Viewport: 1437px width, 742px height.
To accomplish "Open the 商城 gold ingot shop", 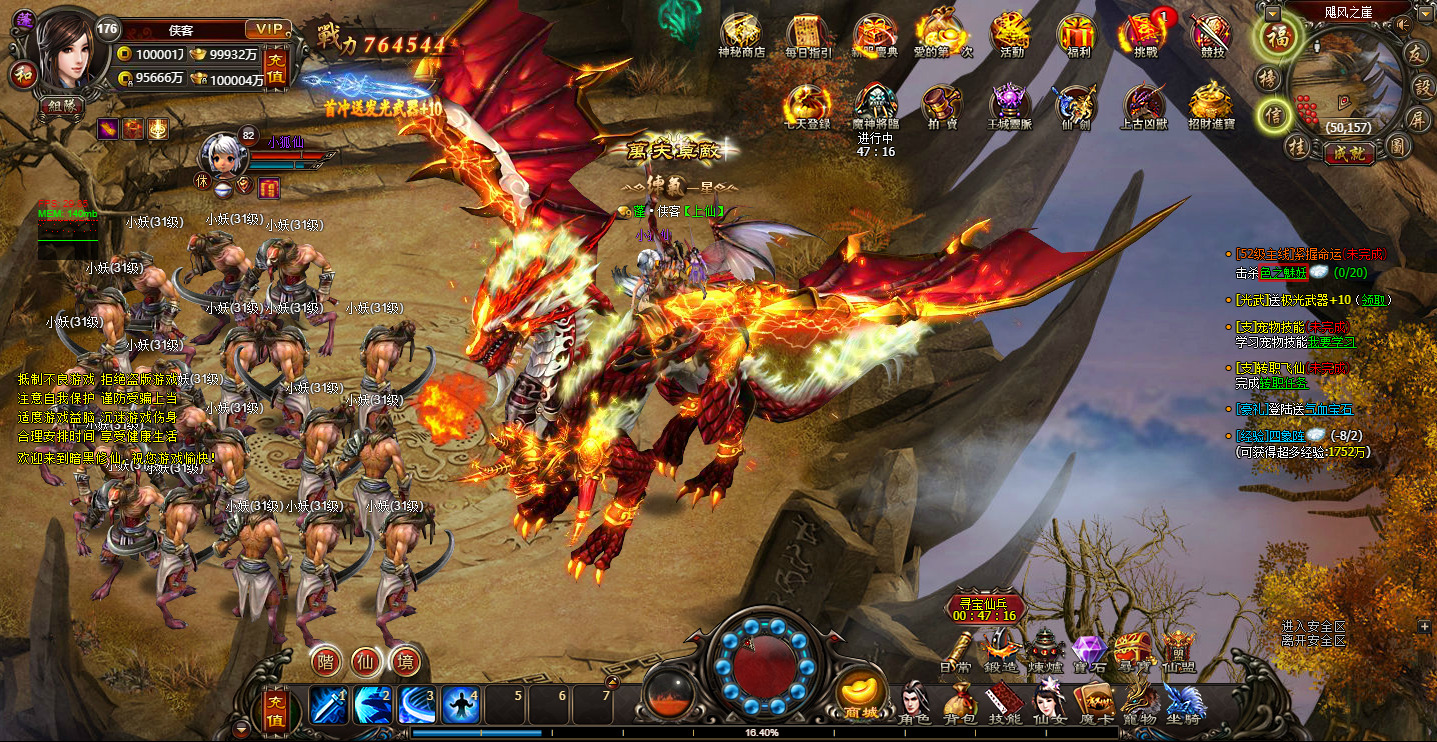I will tap(861, 693).
